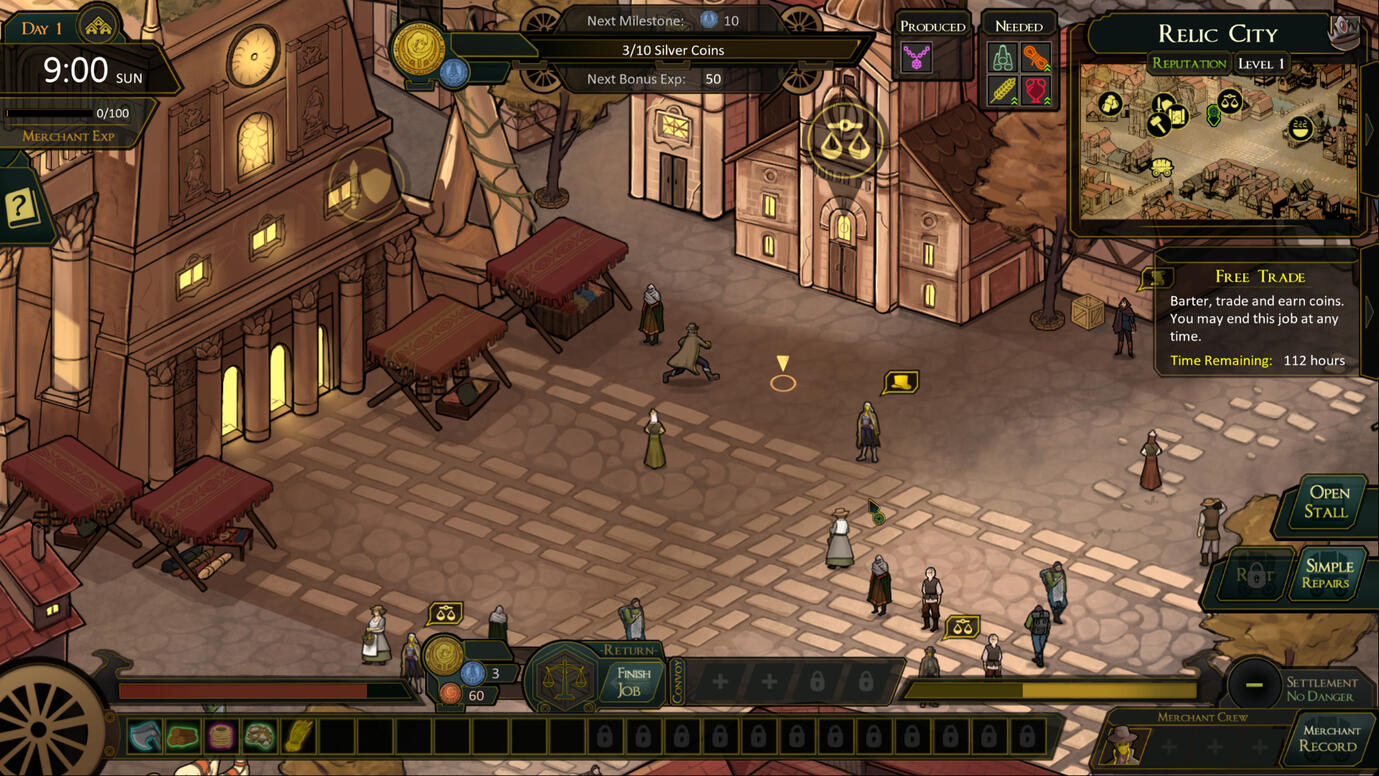This screenshot has height=776, width=1379.
Task: Choose Simple Repairs
Action: coord(1327,574)
